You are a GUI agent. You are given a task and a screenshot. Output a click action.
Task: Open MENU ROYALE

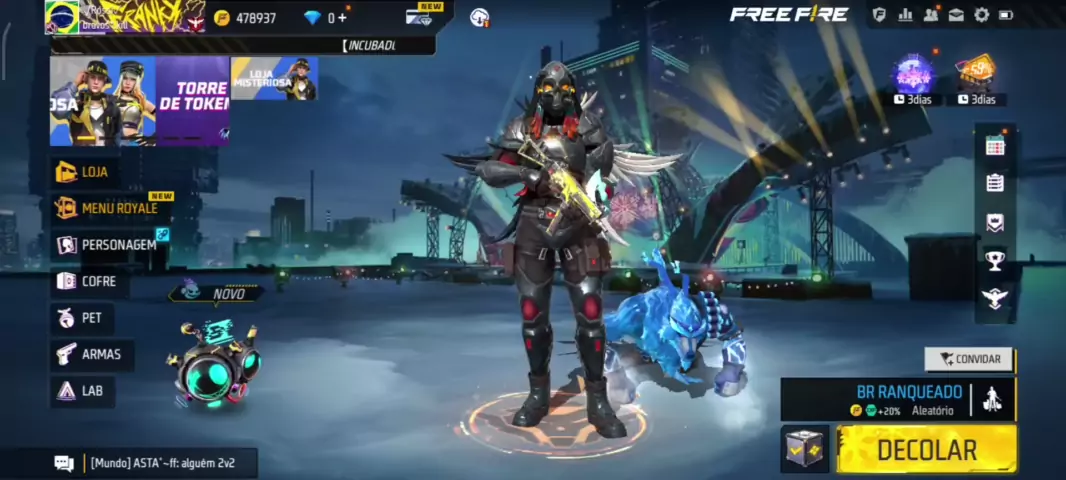[108, 208]
